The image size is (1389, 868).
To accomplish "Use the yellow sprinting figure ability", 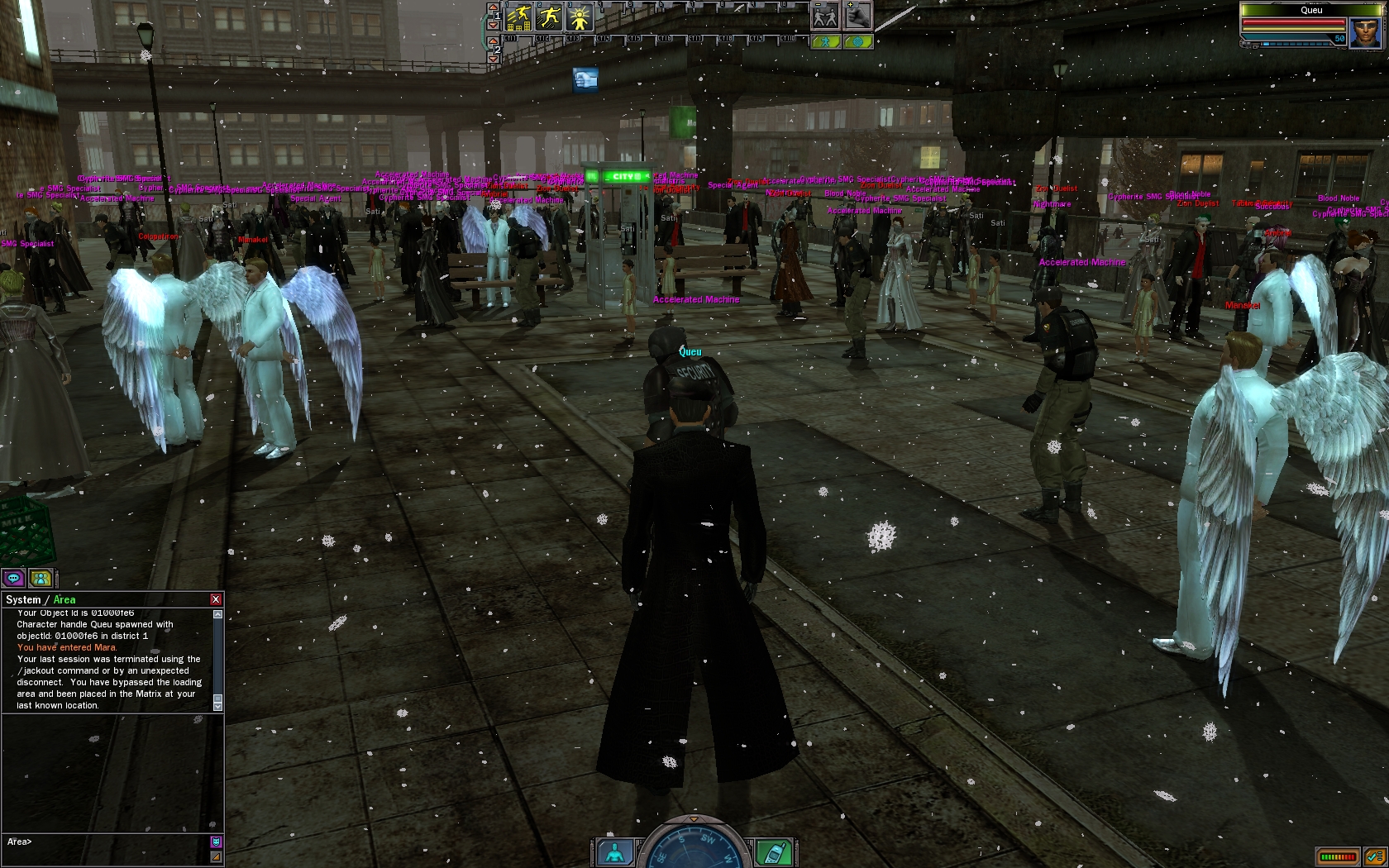I will [548, 17].
